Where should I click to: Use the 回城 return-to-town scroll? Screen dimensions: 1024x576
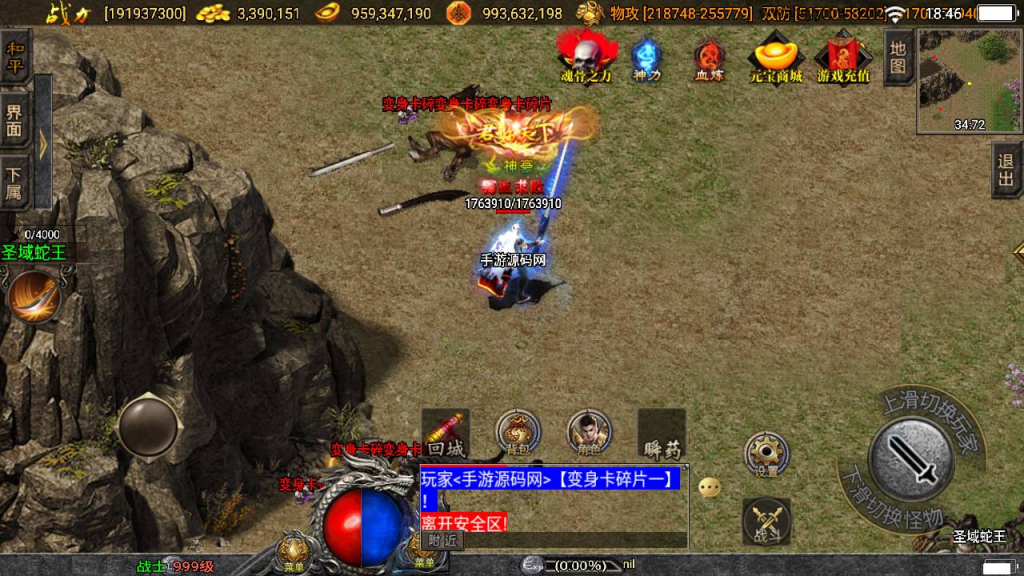445,433
